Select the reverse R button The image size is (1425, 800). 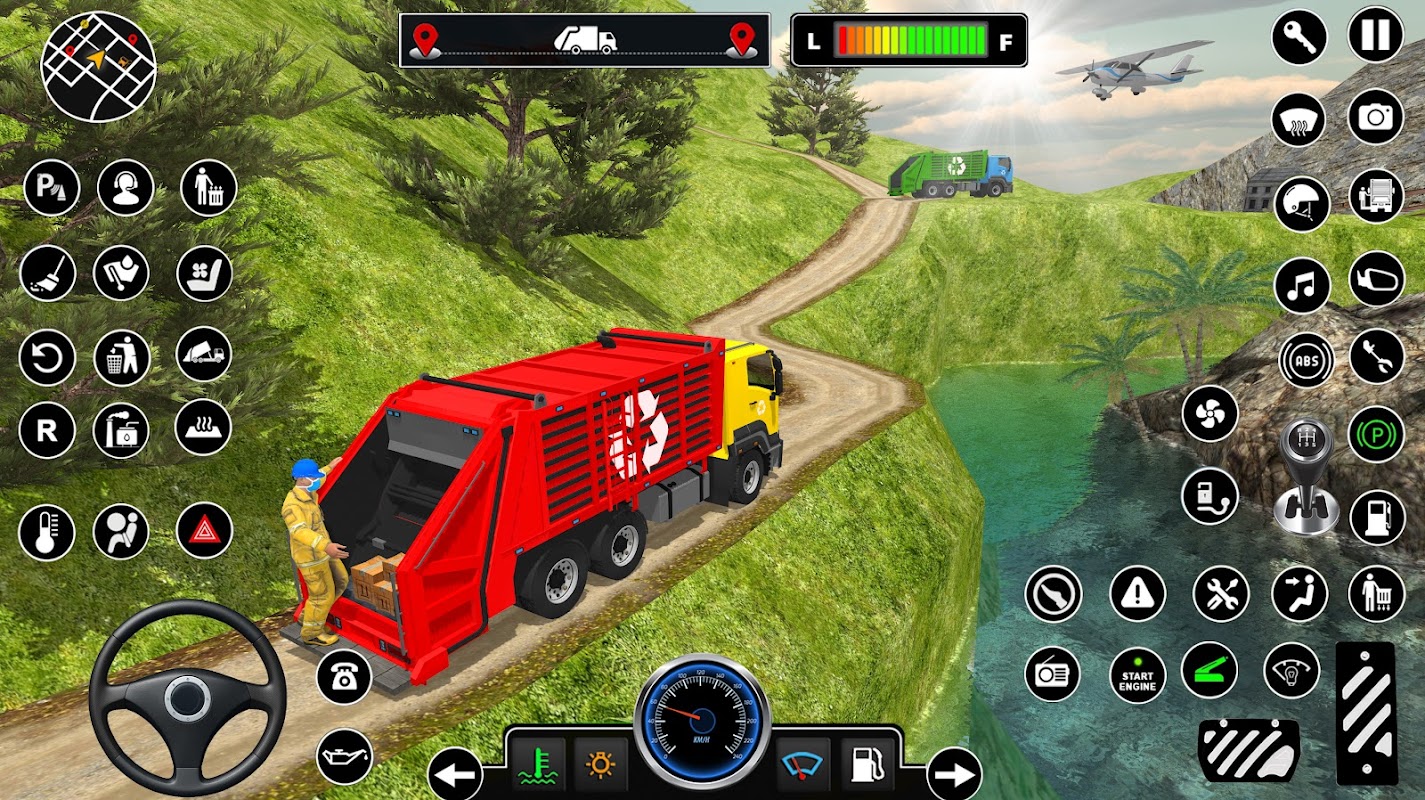click(46, 431)
